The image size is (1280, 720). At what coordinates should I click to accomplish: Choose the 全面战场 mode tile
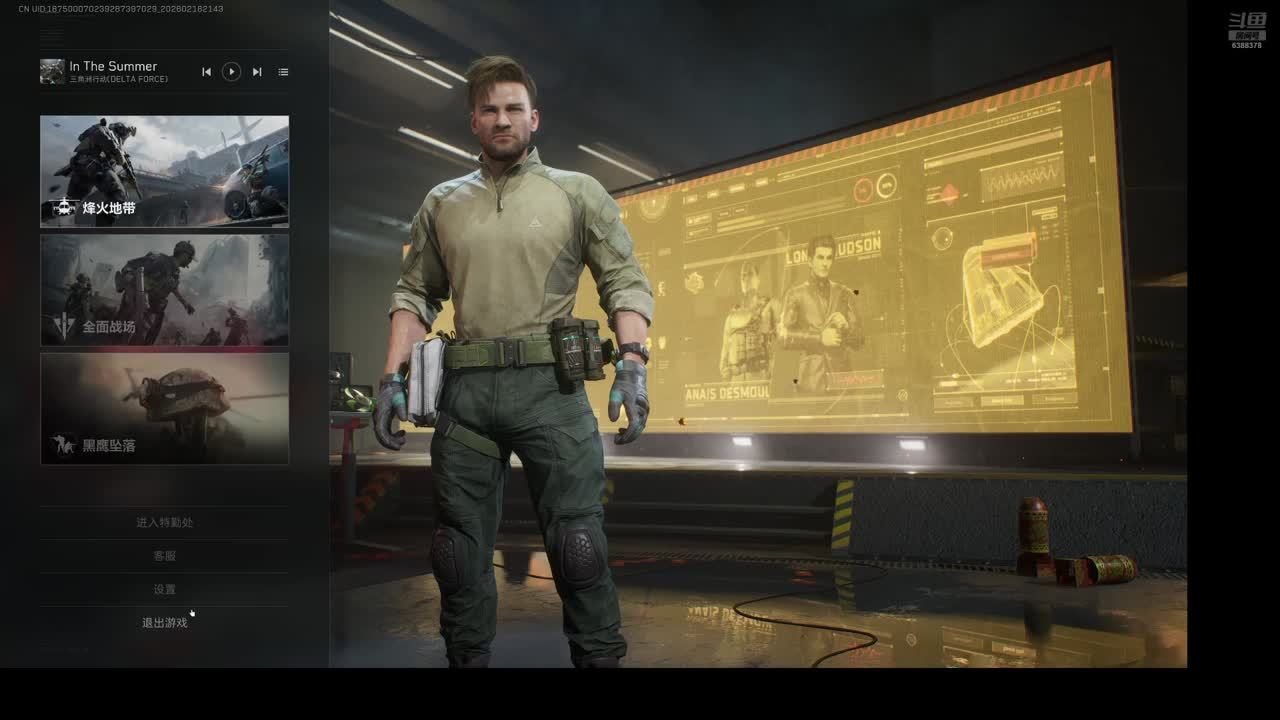tap(164, 290)
